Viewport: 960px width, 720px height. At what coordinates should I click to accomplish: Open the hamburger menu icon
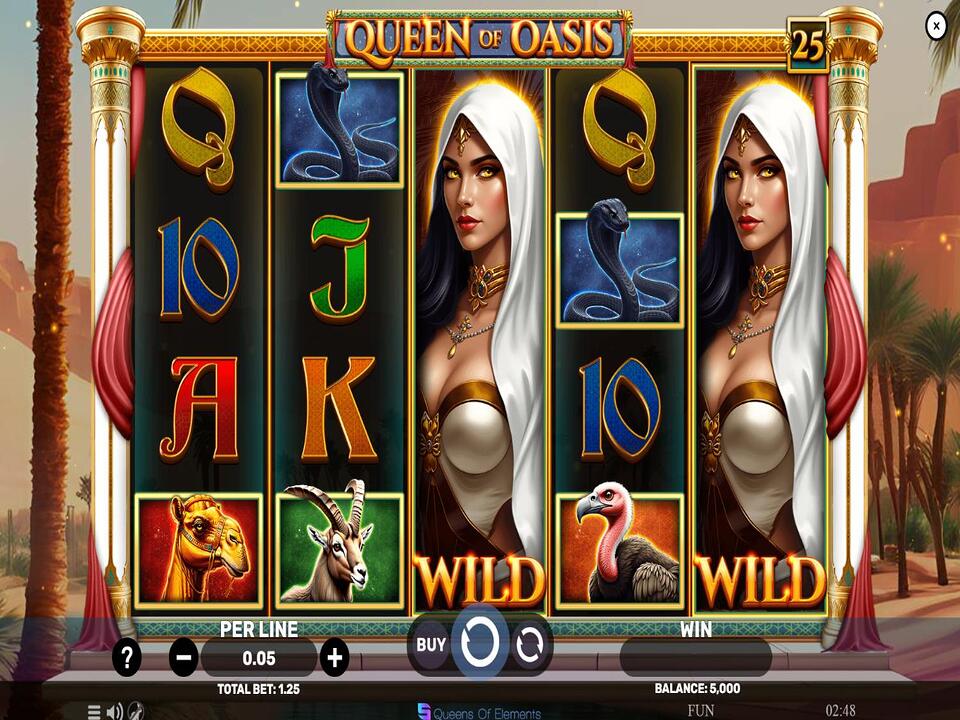click(x=94, y=712)
